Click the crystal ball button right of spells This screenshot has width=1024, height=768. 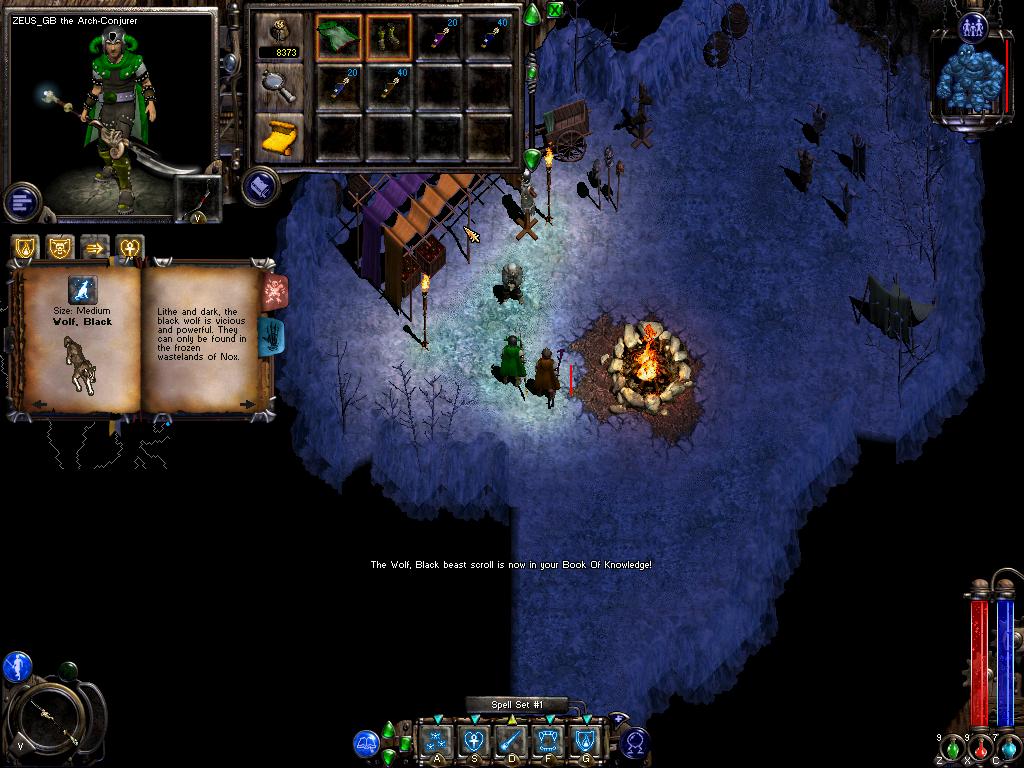coord(634,743)
